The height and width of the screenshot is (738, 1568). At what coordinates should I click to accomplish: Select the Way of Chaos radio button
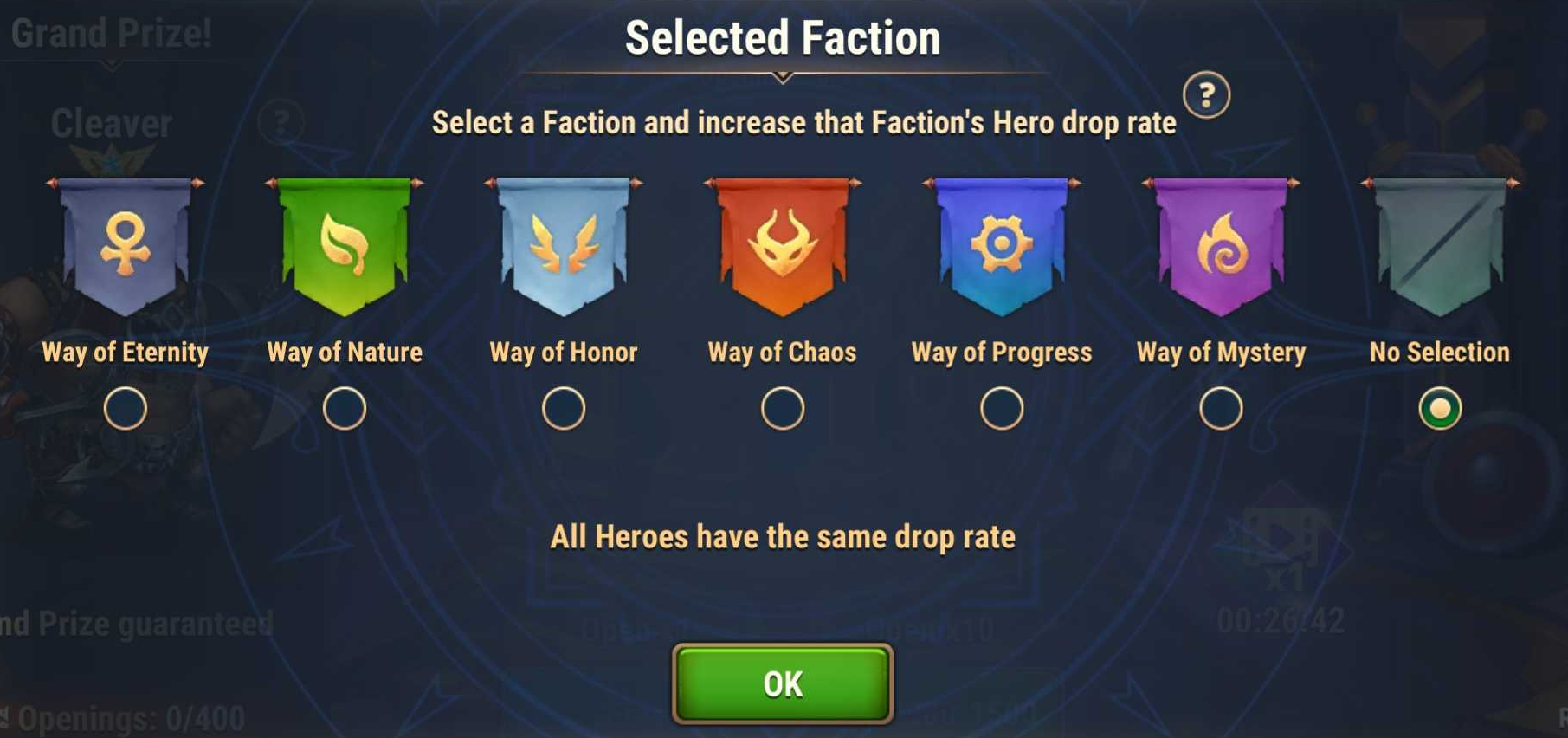pyautogui.click(x=783, y=409)
